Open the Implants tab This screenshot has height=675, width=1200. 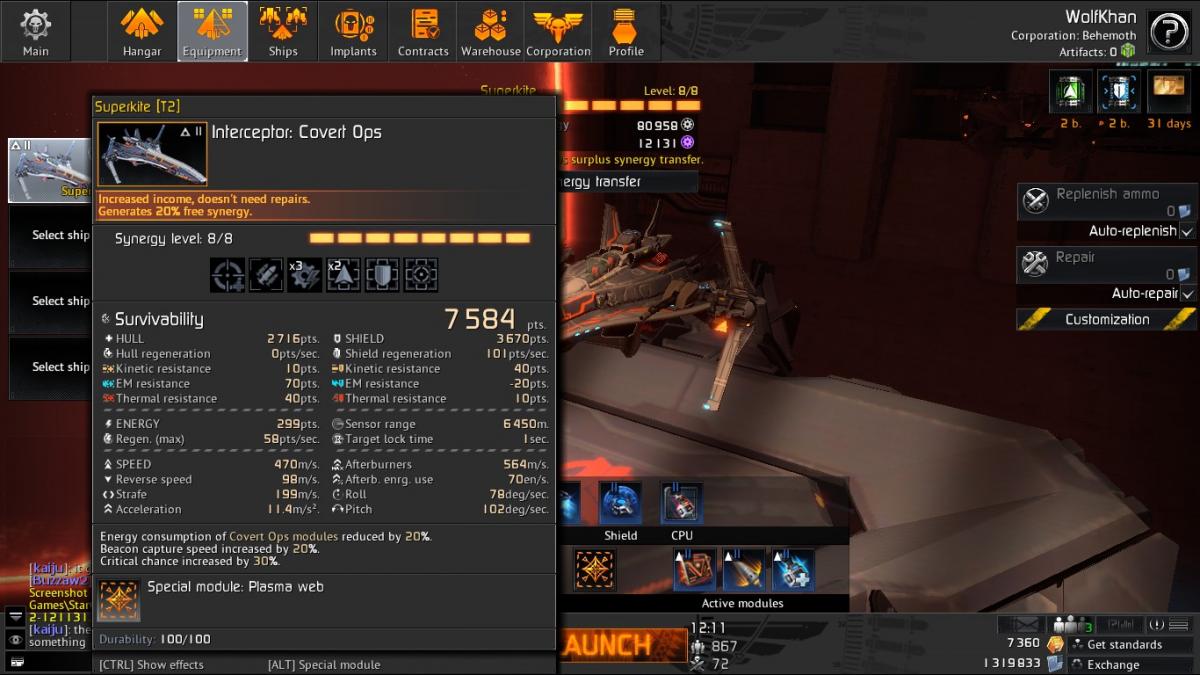[x=353, y=31]
